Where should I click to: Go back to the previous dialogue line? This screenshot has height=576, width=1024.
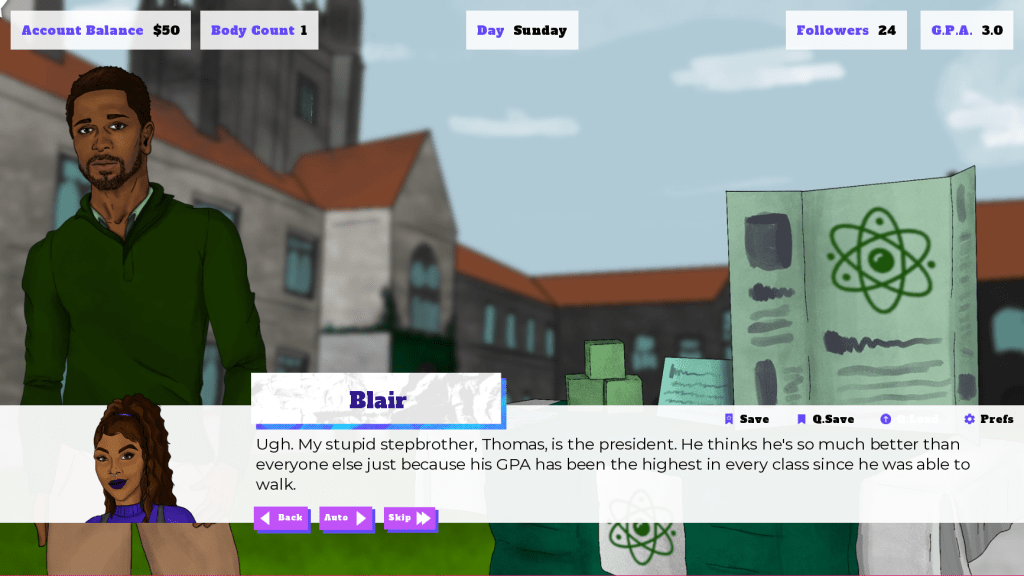(x=281, y=518)
